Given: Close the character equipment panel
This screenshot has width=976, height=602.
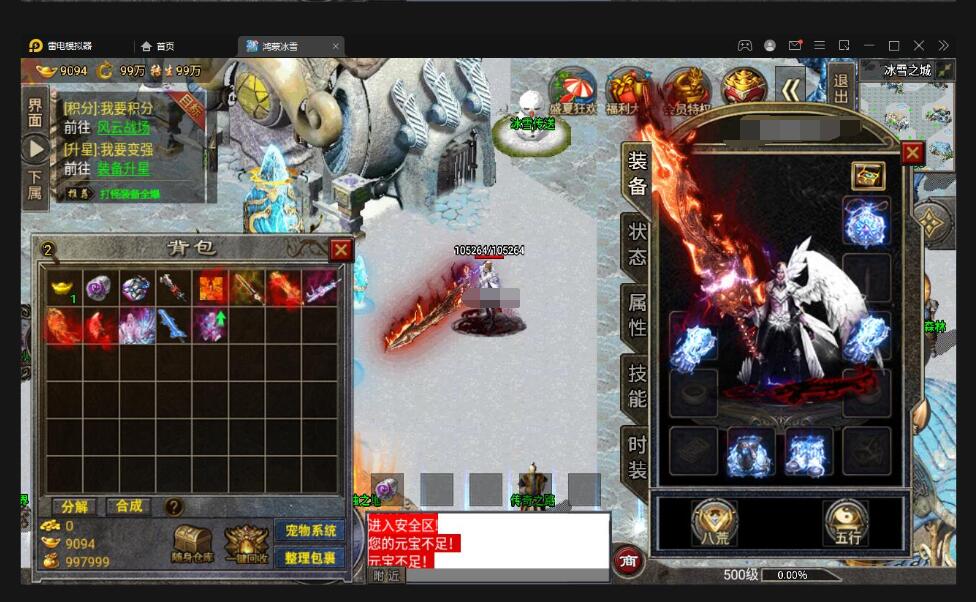Looking at the screenshot, I should [x=912, y=153].
